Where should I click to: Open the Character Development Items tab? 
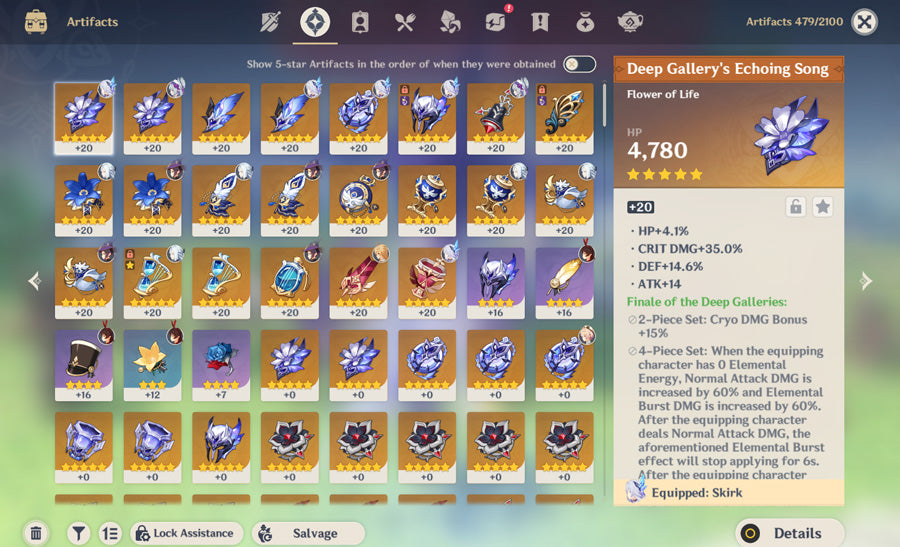pos(360,22)
